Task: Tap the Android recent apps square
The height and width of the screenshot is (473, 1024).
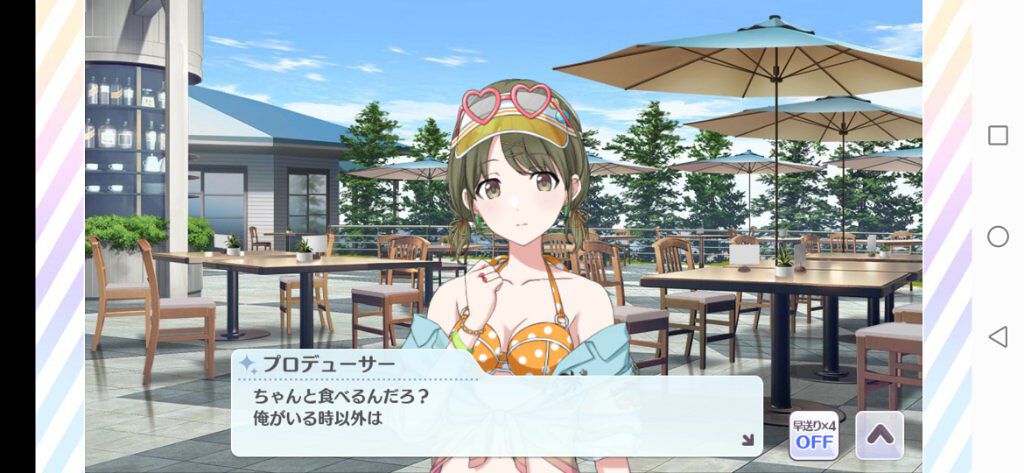Action: tap(997, 136)
